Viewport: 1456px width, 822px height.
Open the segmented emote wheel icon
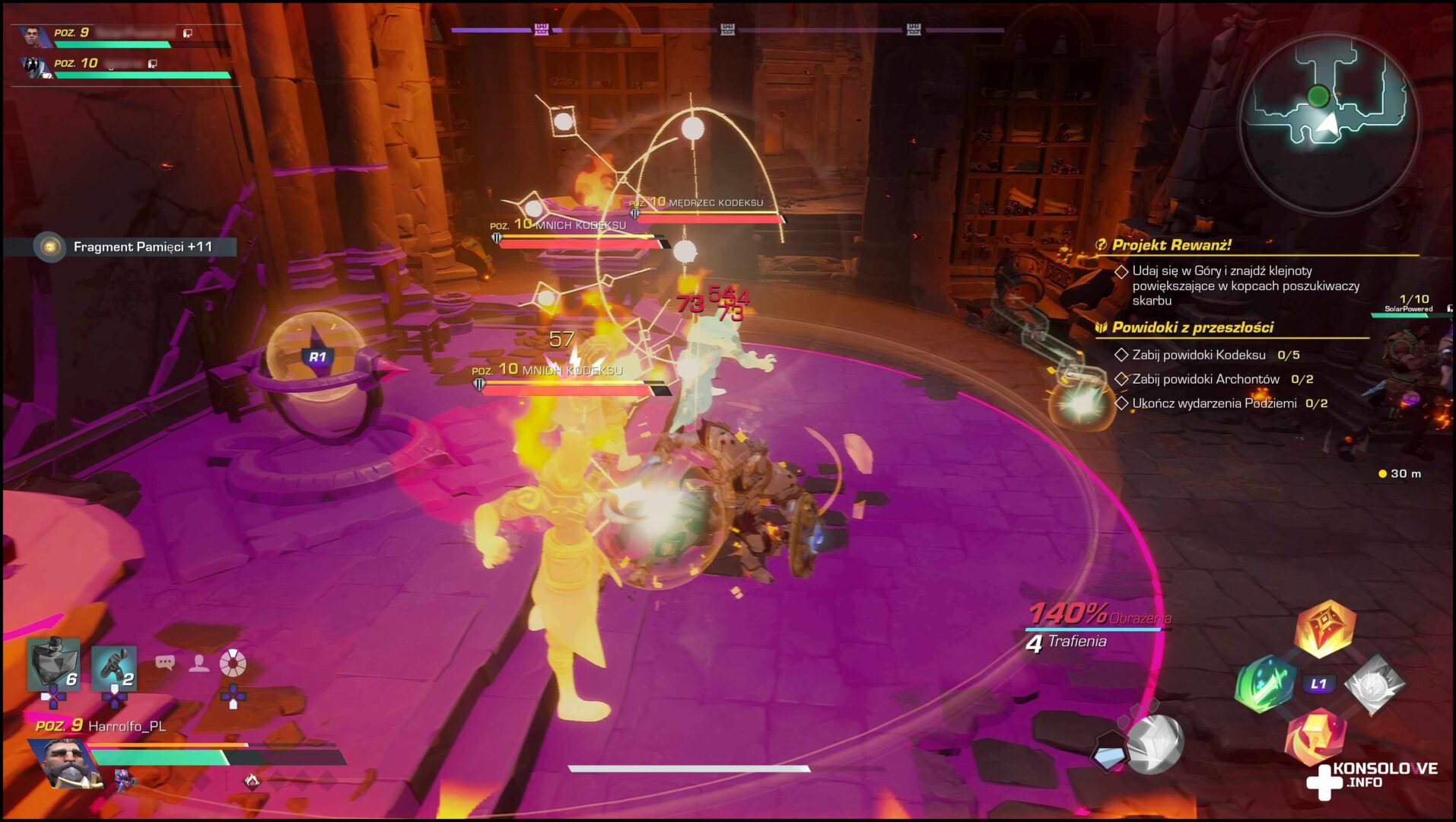[233, 664]
